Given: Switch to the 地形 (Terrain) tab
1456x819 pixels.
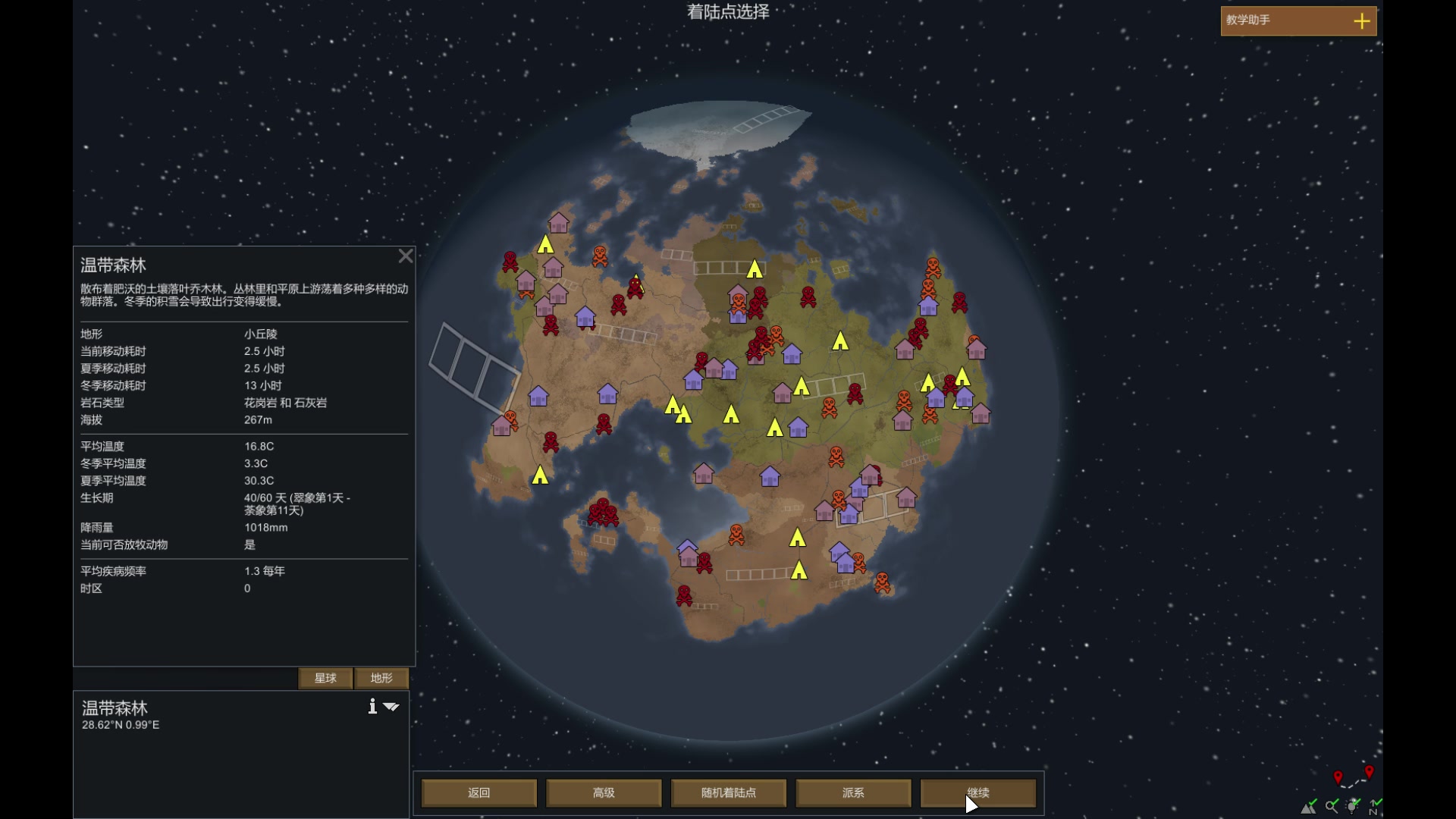Looking at the screenshot, I should [x=381, y=678].
